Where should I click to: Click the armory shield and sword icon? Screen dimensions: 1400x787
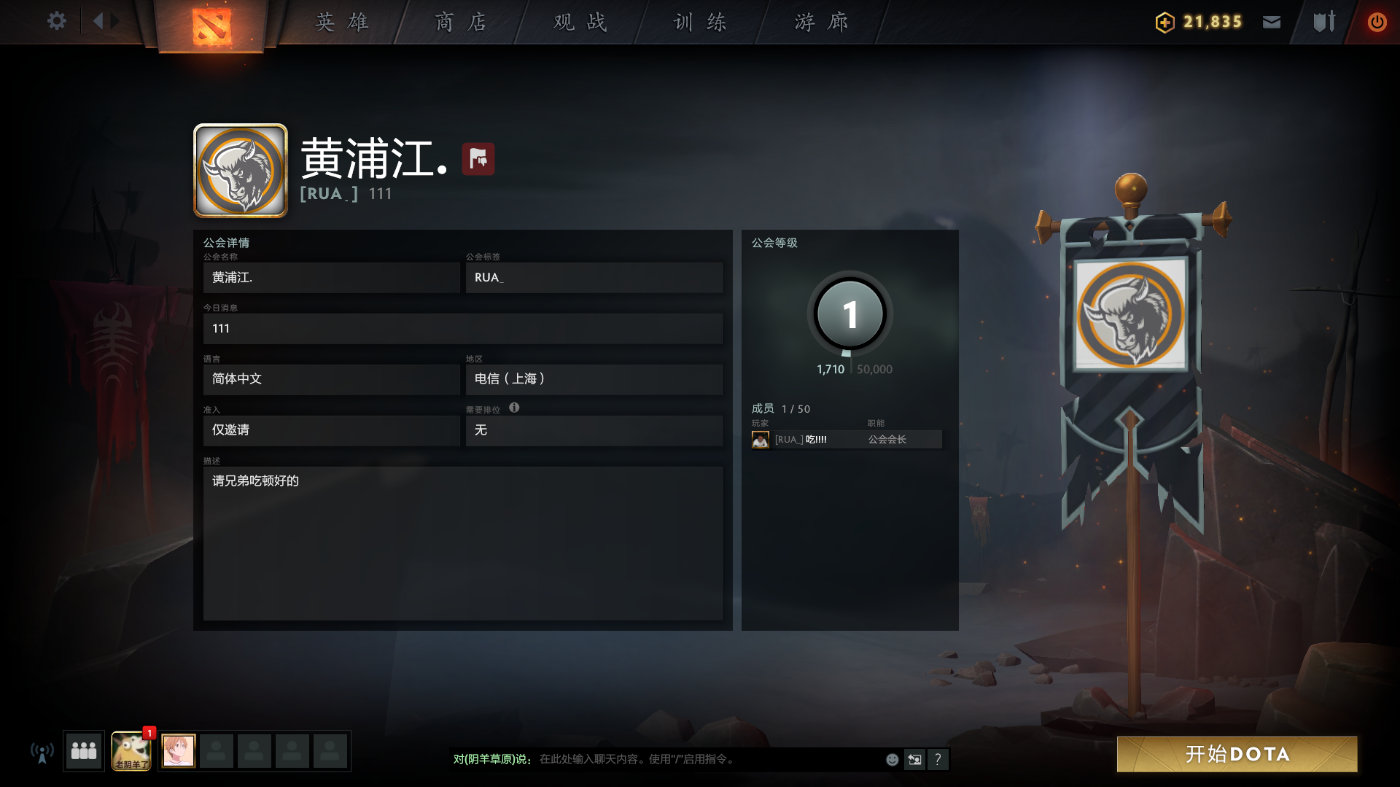(1322, 20)
